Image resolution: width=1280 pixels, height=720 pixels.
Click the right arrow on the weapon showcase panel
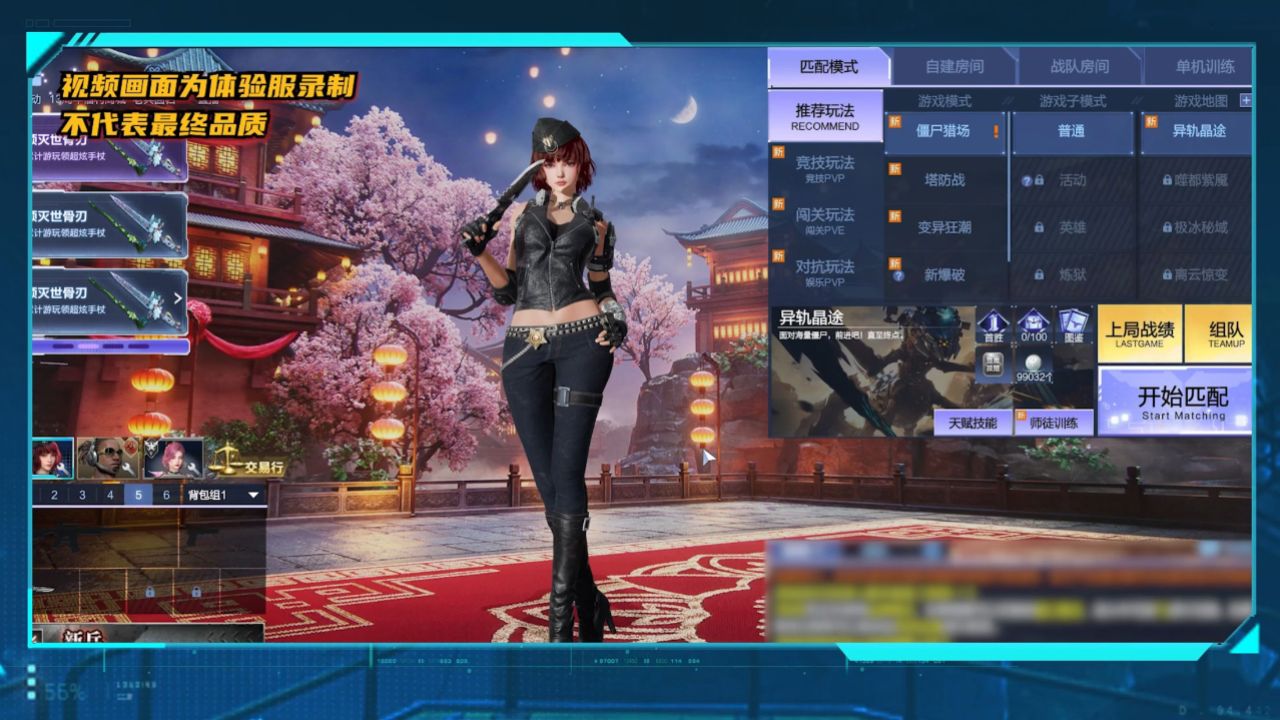(180, 297)
